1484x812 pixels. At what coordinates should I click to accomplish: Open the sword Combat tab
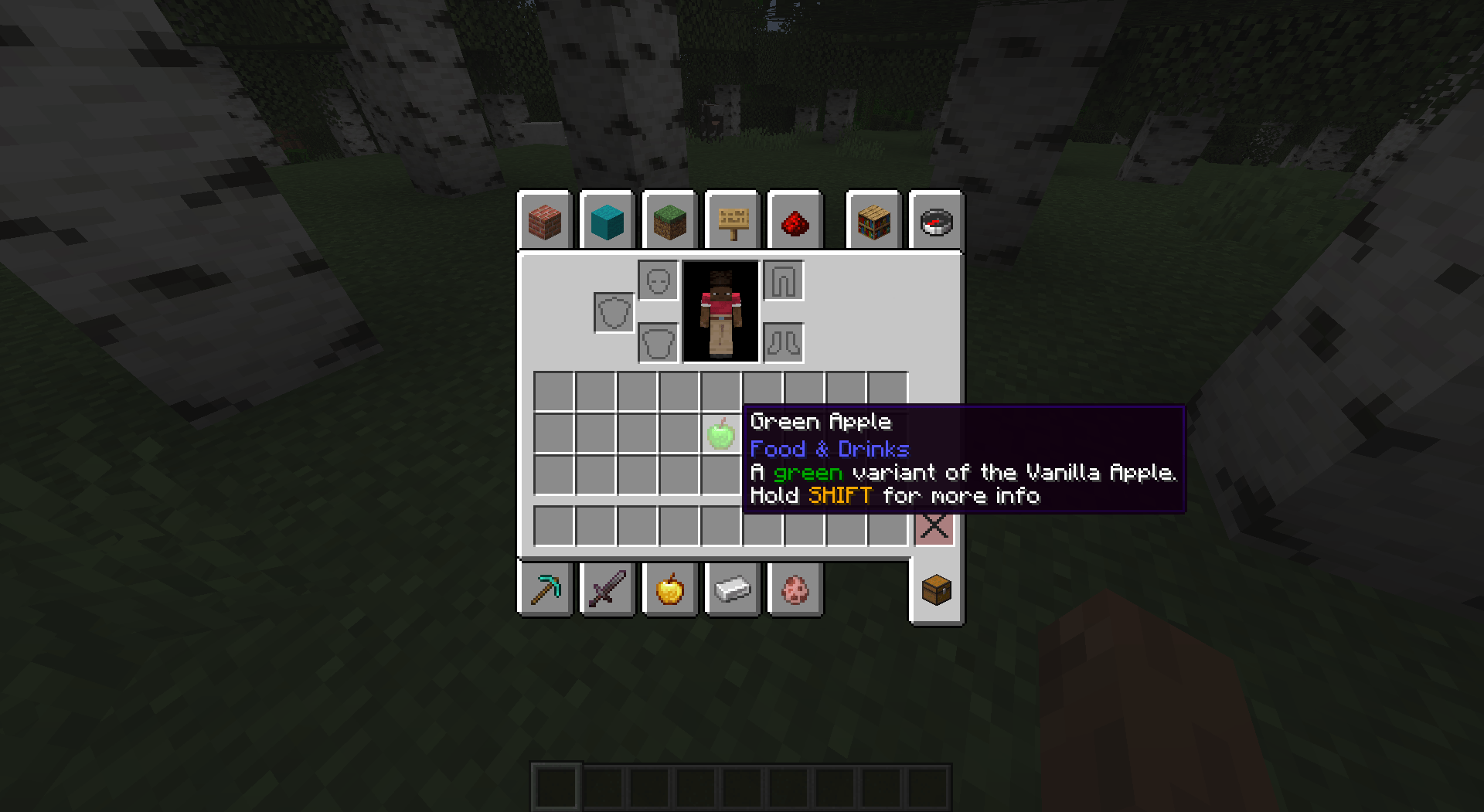click(x=607, y=589)
